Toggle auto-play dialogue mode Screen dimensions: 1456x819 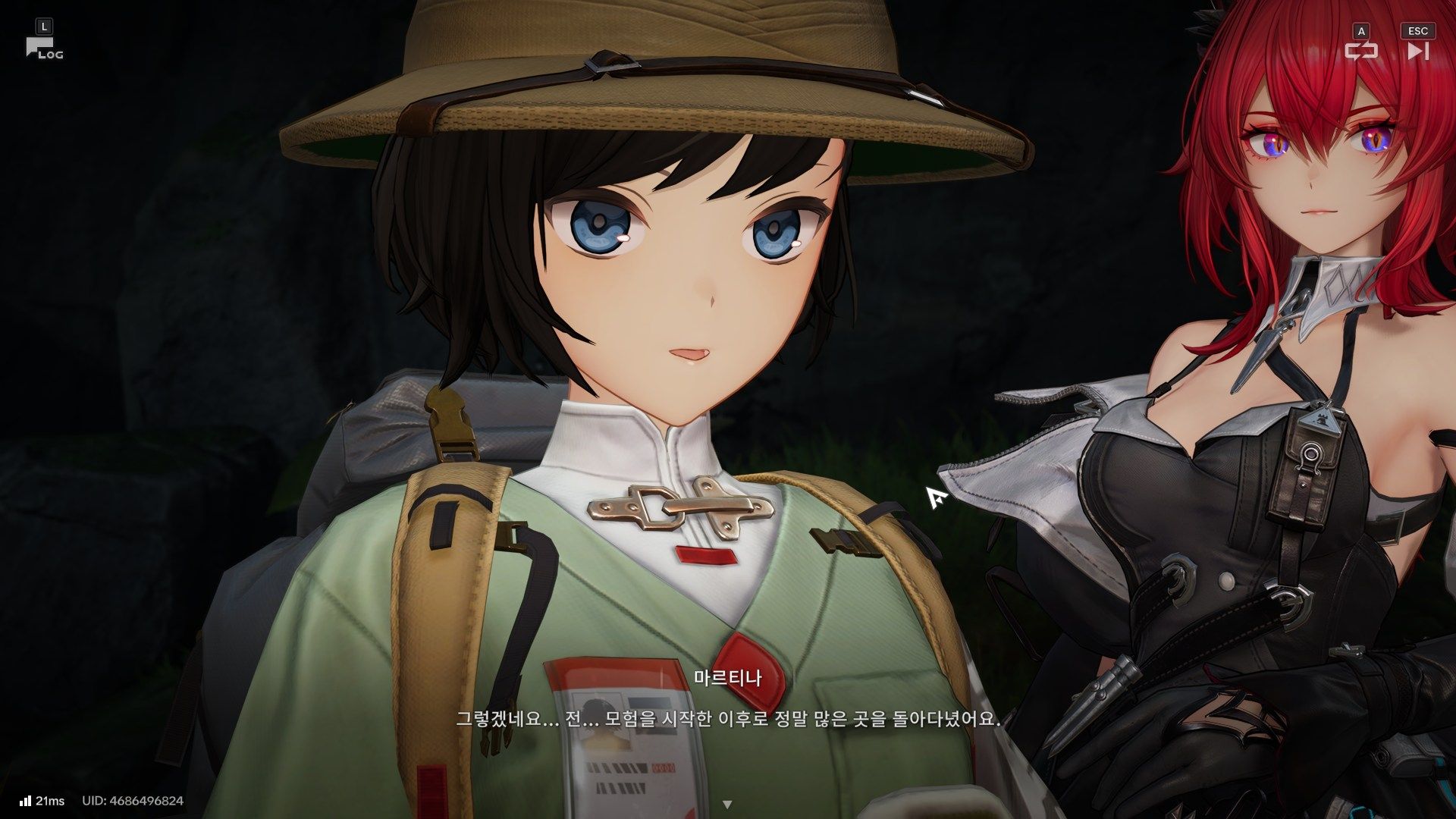(1360, 51)
